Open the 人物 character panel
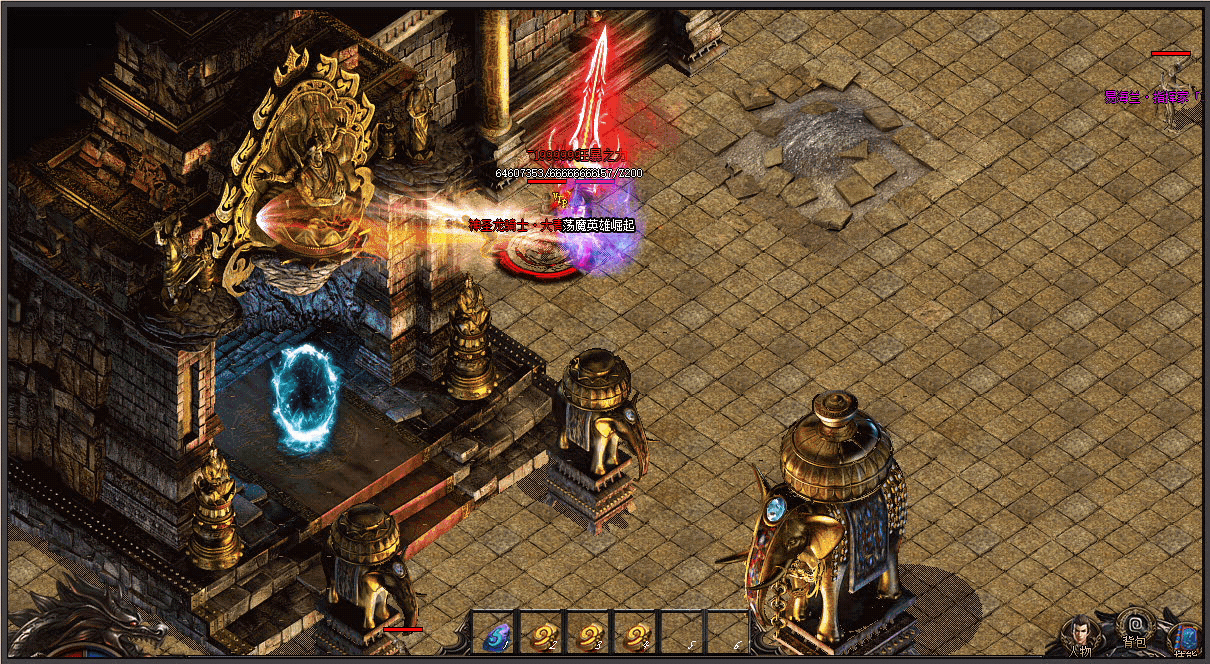This screenshot has width=1210, height=664. [1080, 634]
